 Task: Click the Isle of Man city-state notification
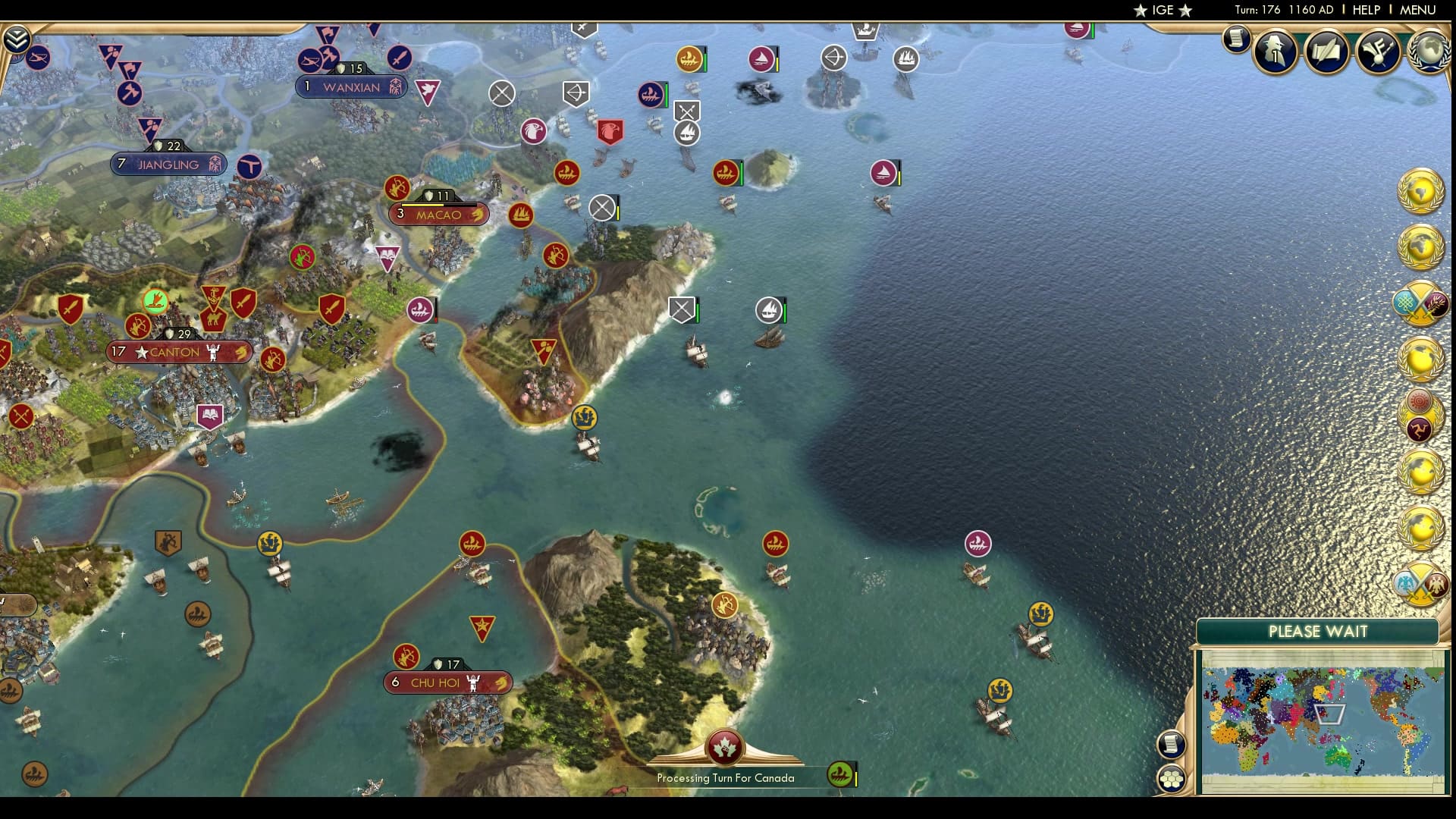1420,428
